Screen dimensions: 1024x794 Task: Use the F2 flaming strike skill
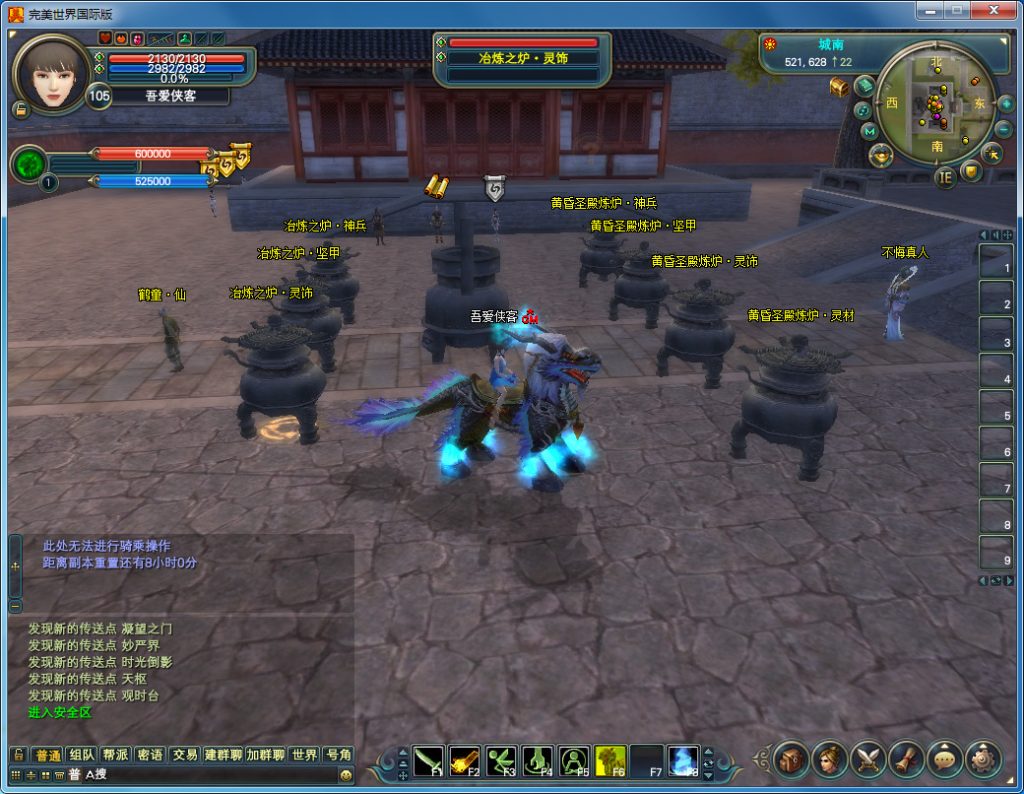tap(465, 761)
